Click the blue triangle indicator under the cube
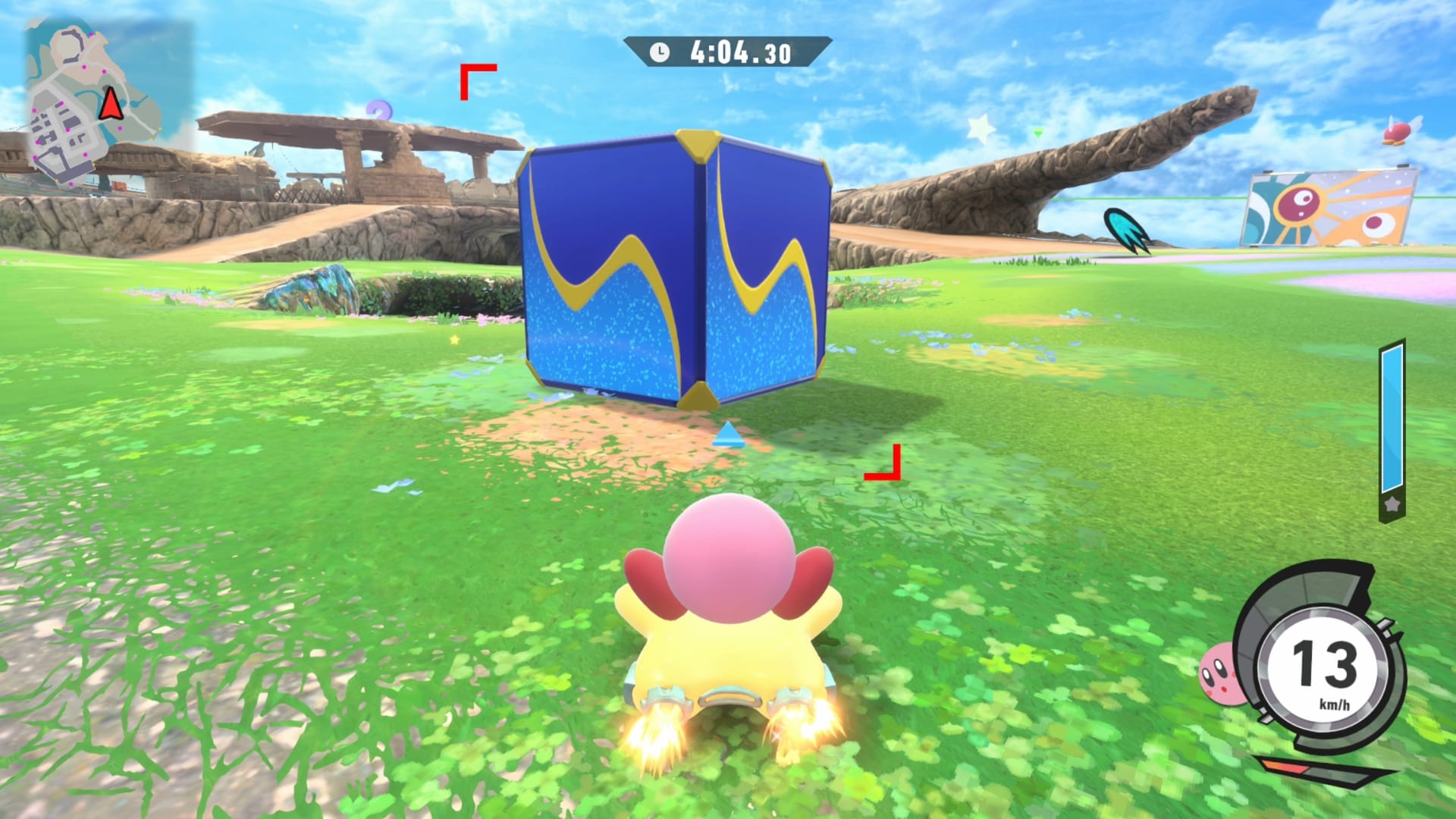 730,434
